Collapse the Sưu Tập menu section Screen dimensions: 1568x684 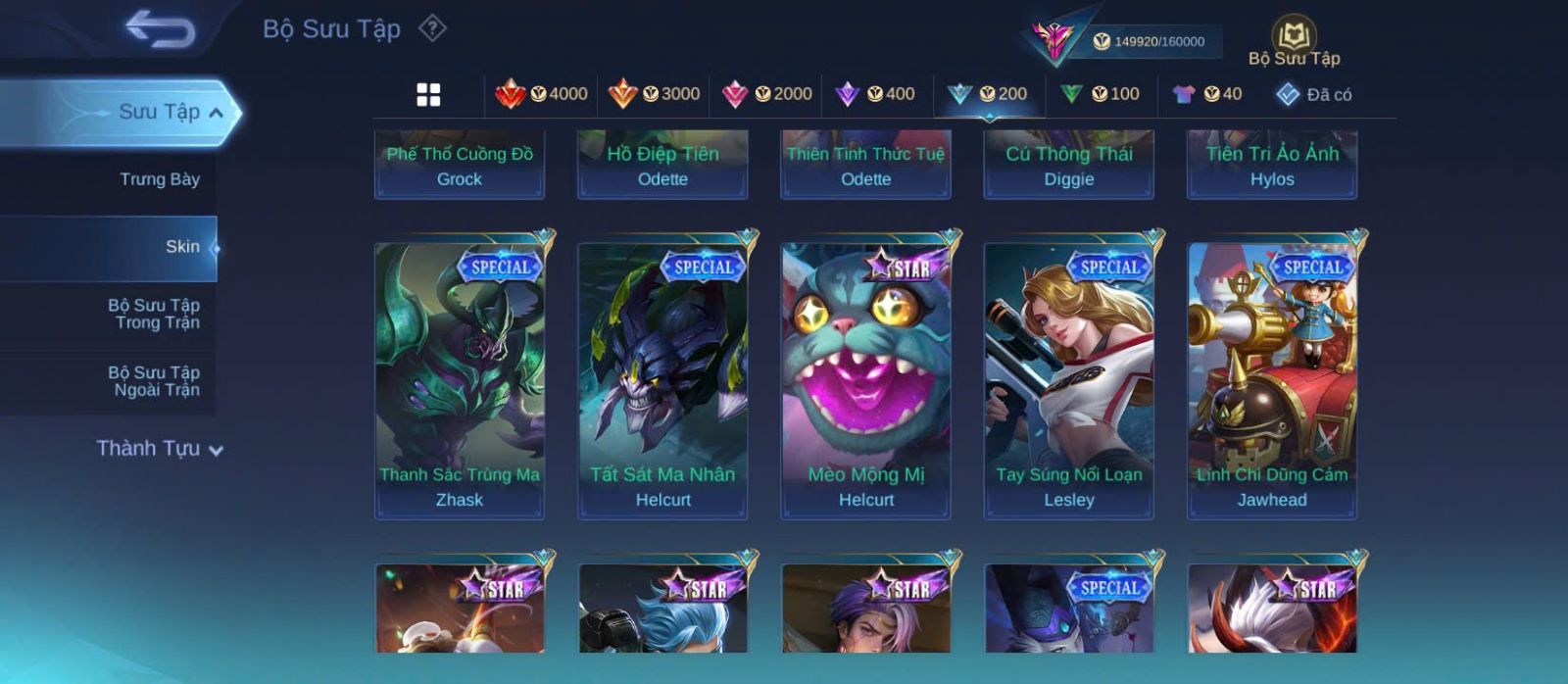click(216, 113)
